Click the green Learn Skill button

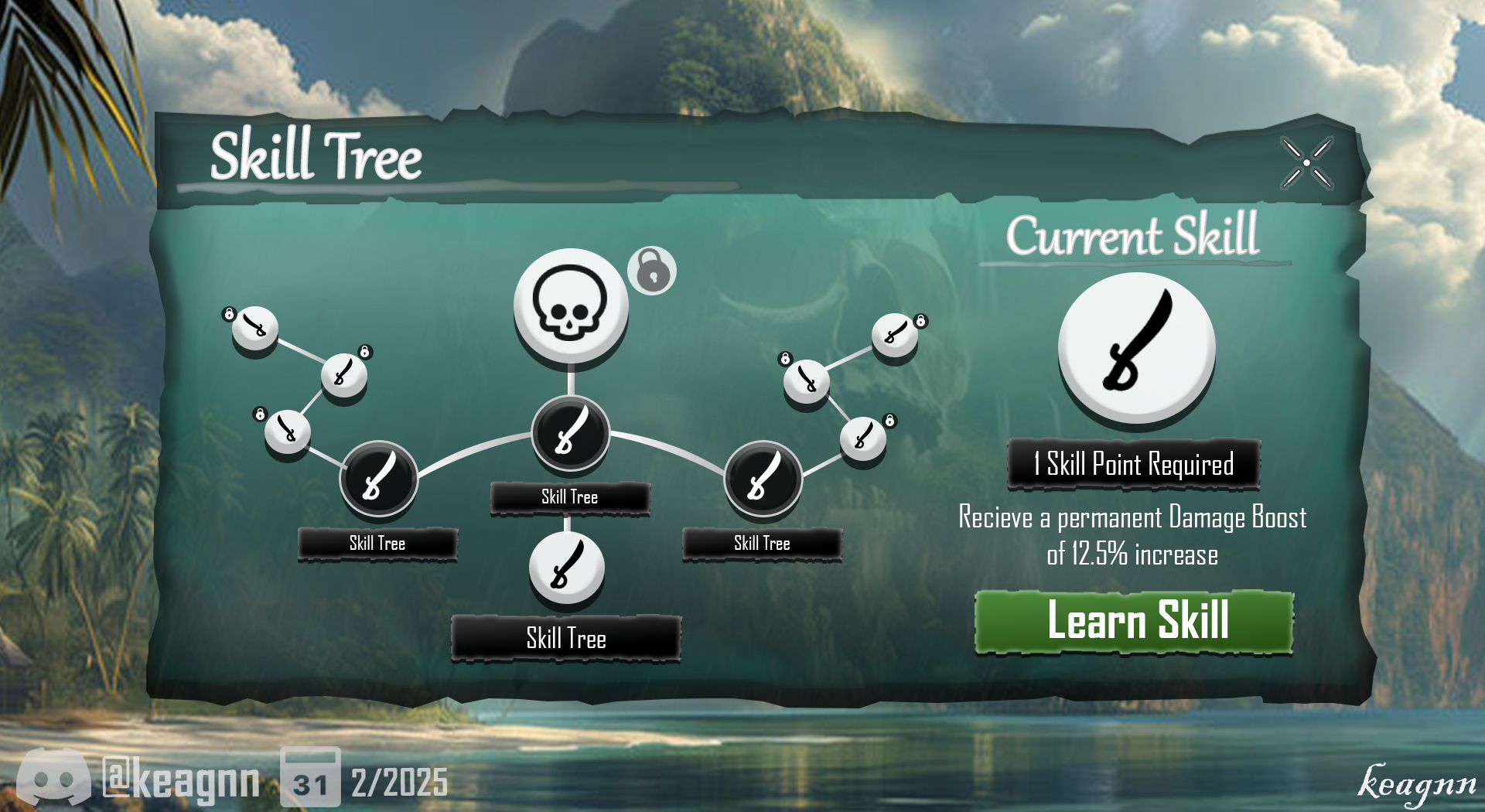point(1134,622)
